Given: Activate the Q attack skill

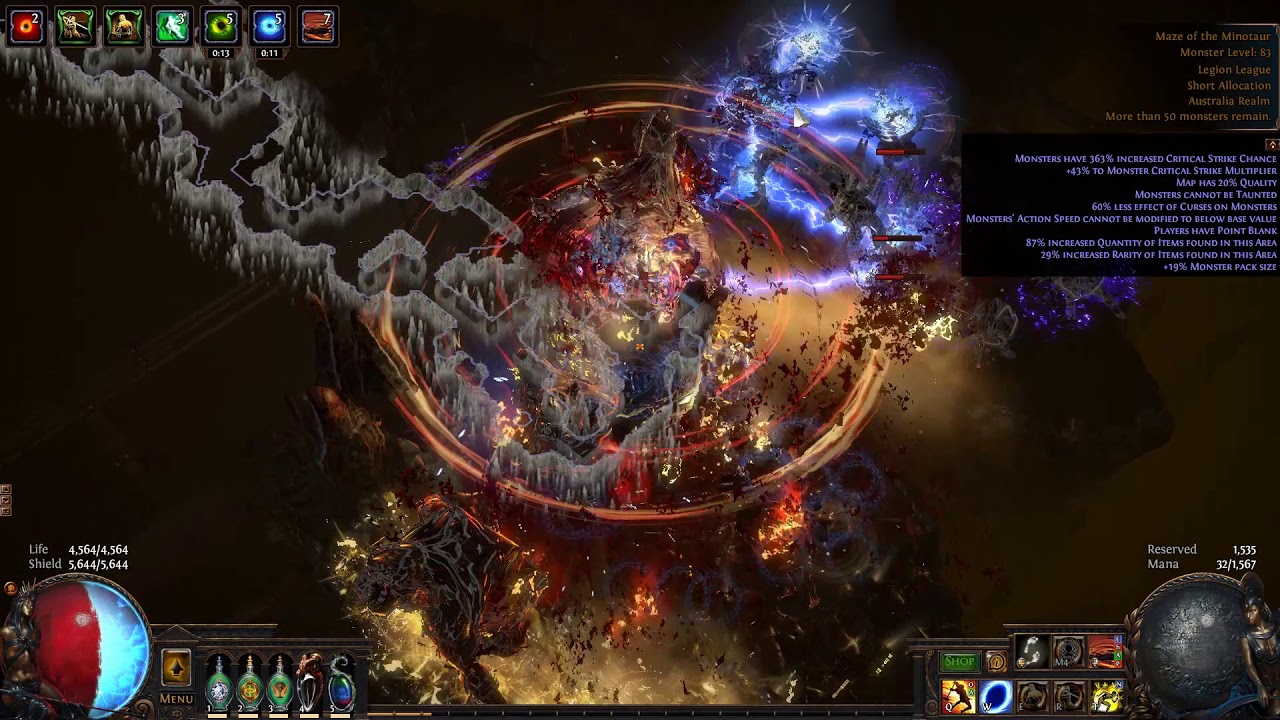Looking at the screenshot, I should [959, 696].
